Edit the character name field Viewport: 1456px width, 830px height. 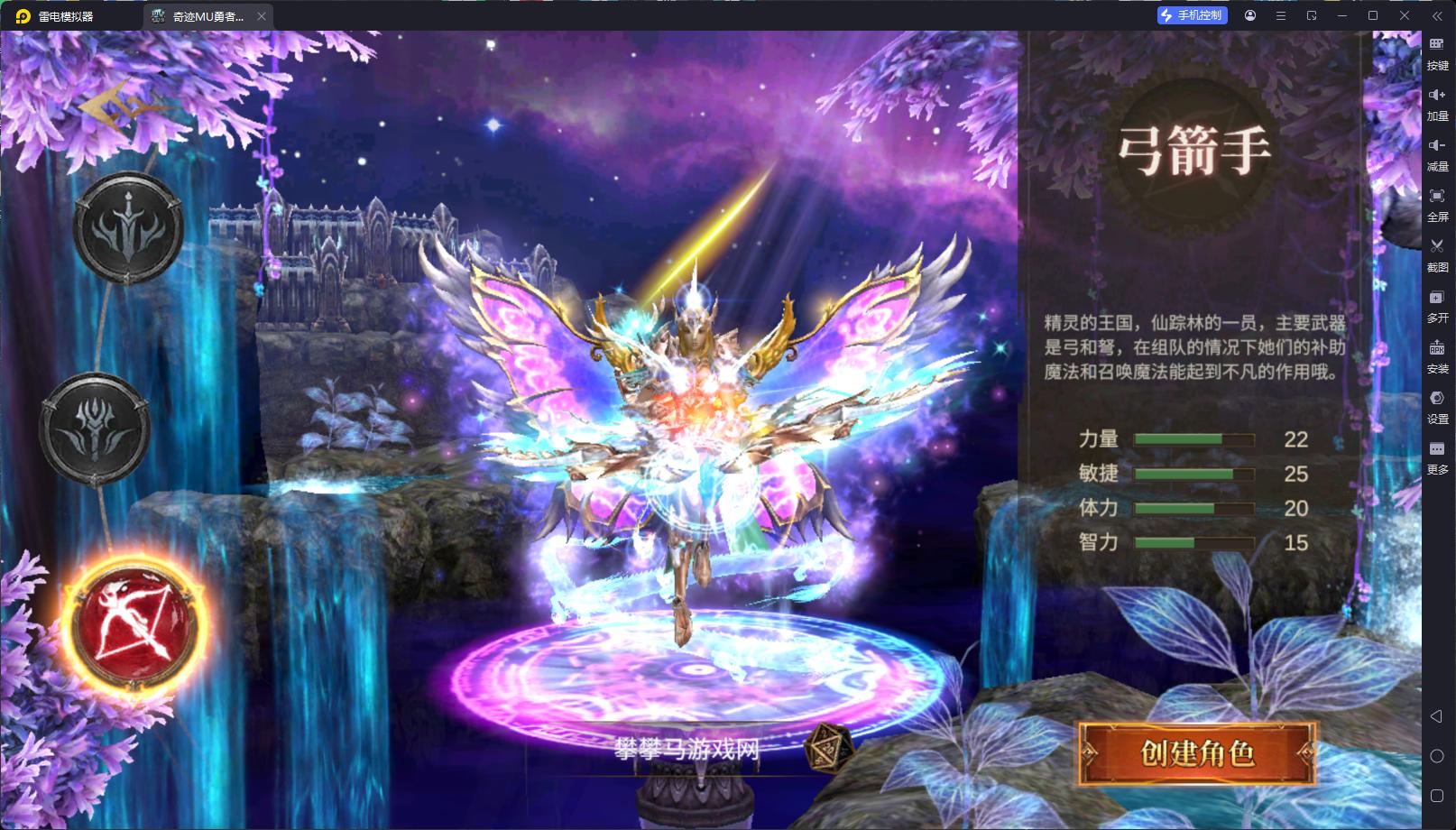coord(687,749)
